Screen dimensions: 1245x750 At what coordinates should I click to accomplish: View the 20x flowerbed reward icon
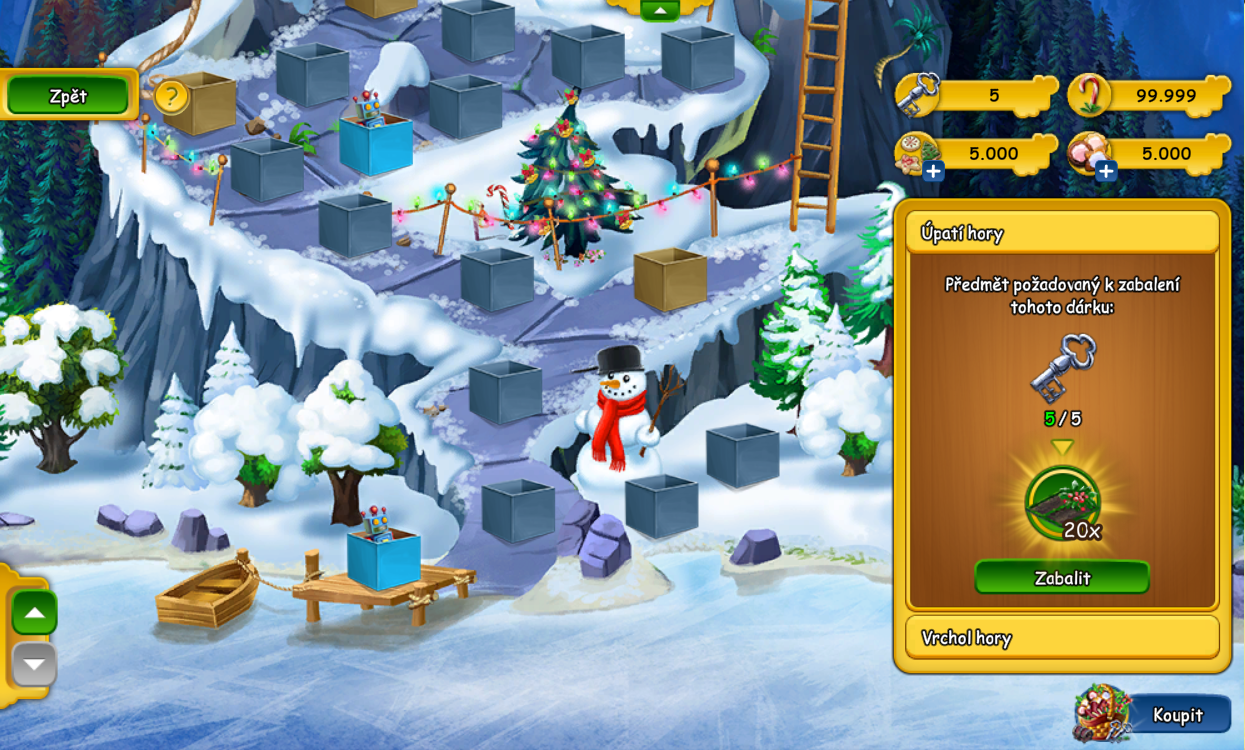tap(1062, 503)
